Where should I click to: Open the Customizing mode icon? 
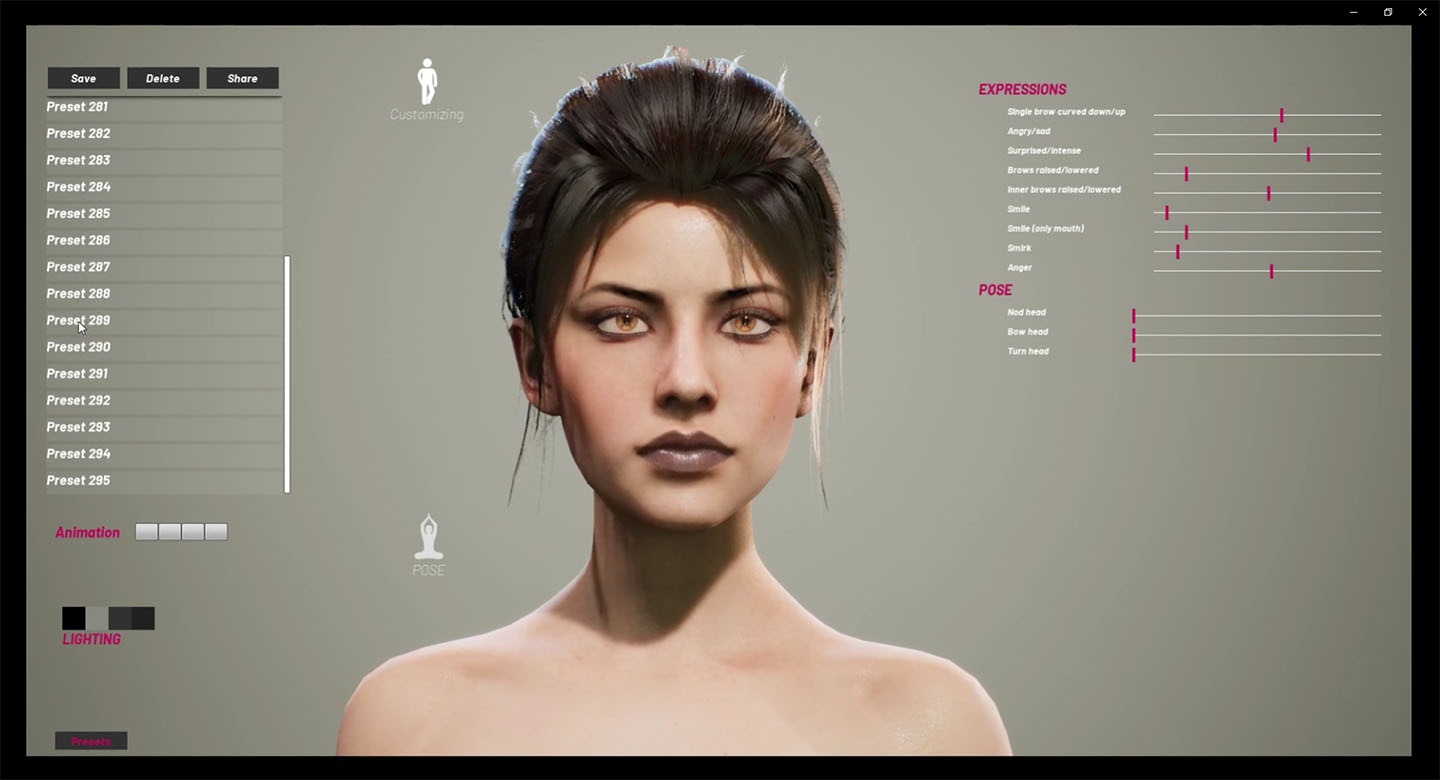coord(427,84)
